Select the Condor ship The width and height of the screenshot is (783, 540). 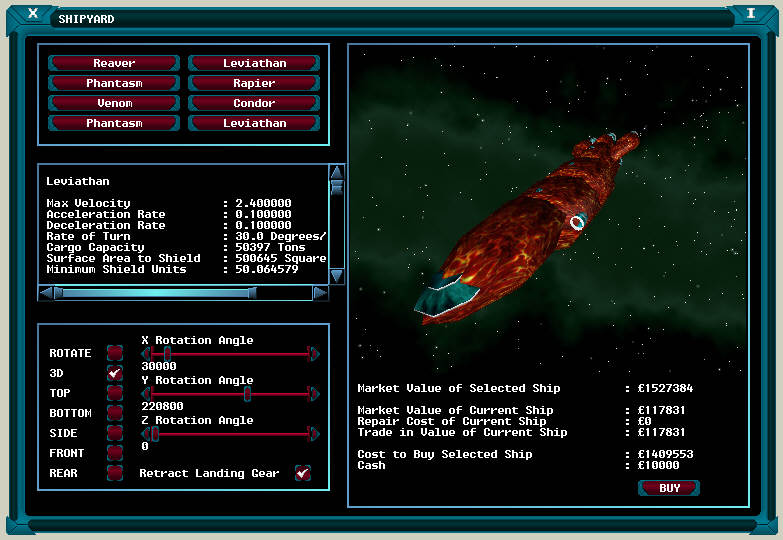pyautogui.click(x=254, y=103)
